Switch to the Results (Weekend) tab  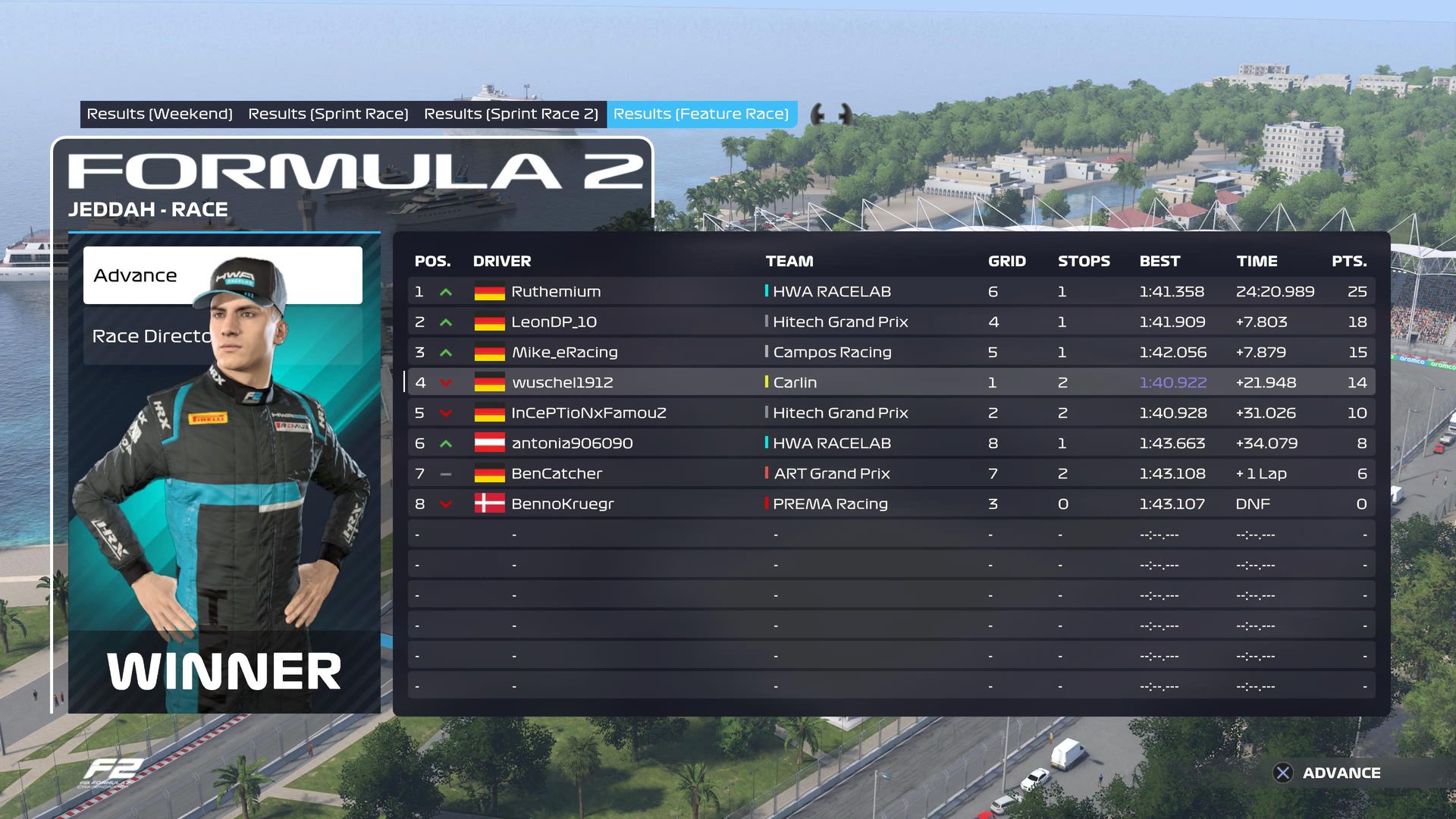tap(159, 114)
